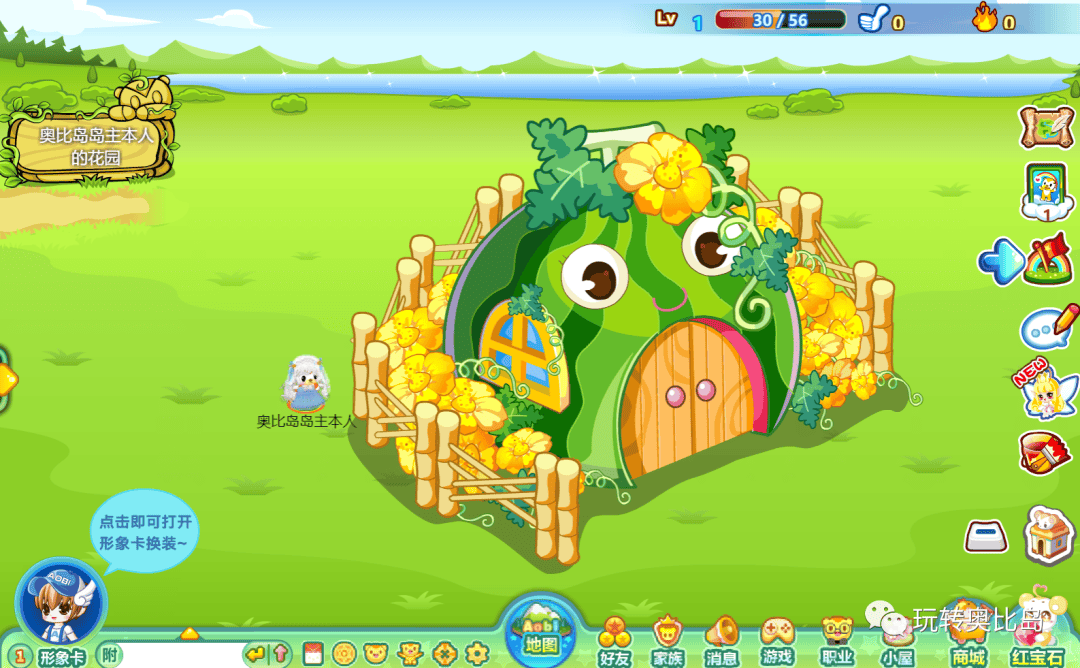Open the 消息 messages menu
The width and height of the screenshot is (1080, 668).
[x=721, y=640]
